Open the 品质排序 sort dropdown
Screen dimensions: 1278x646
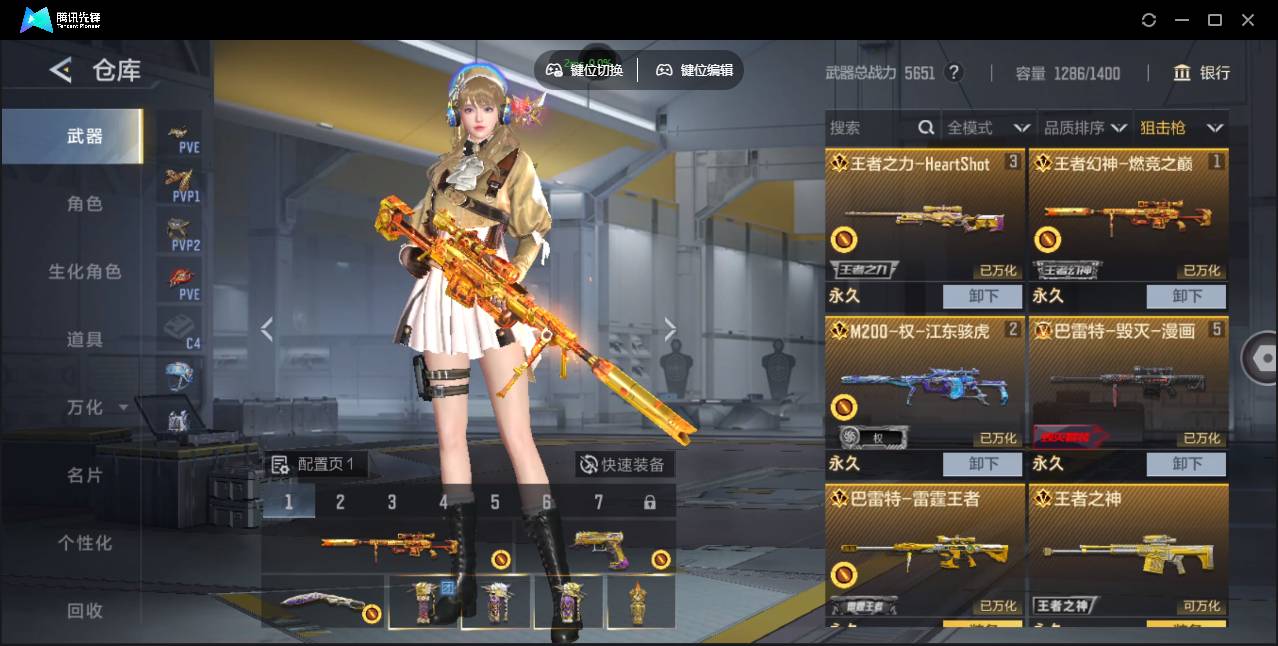(x=1085, y=128)
